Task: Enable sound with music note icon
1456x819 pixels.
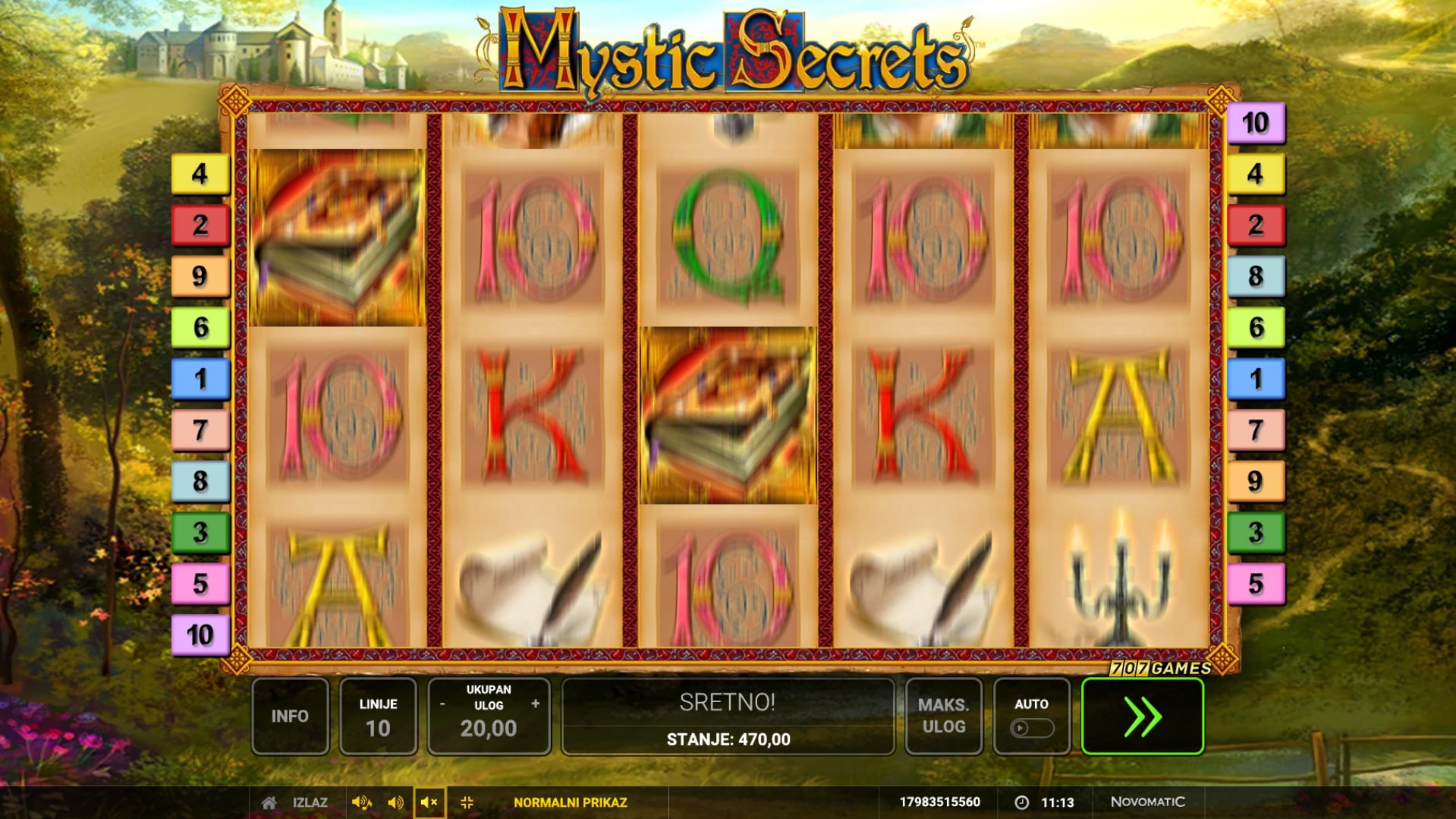Action: tap(361, 802)
